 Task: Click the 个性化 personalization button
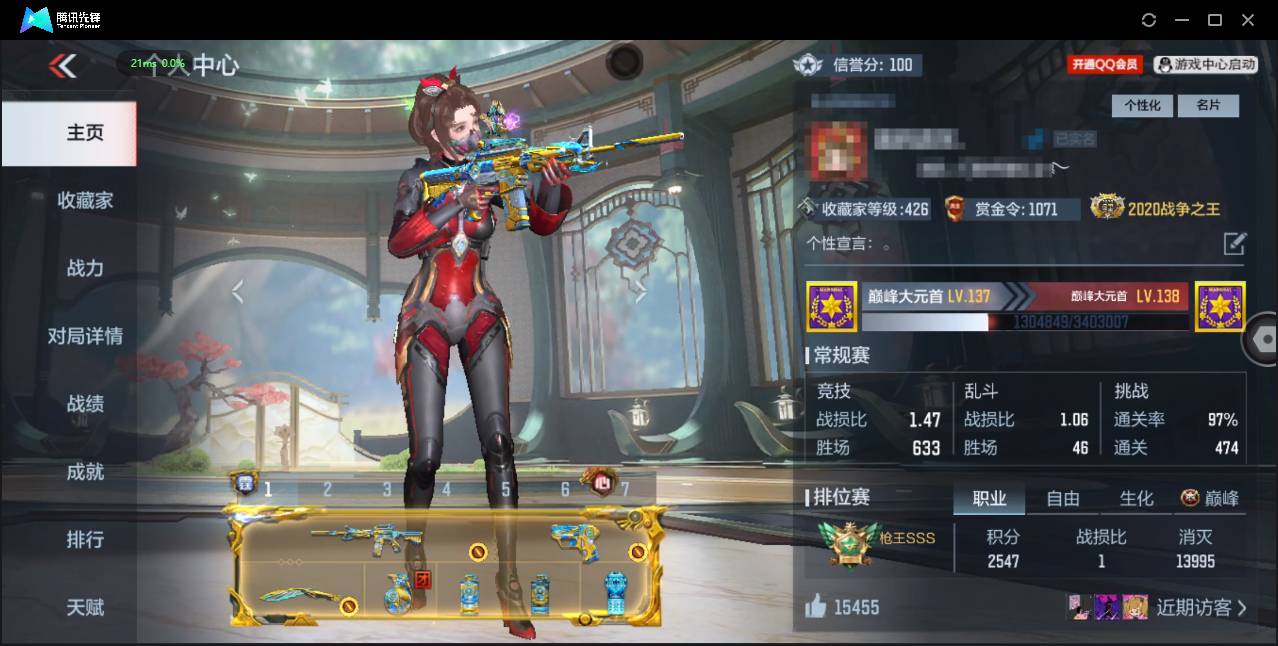tap(1142, 105)
